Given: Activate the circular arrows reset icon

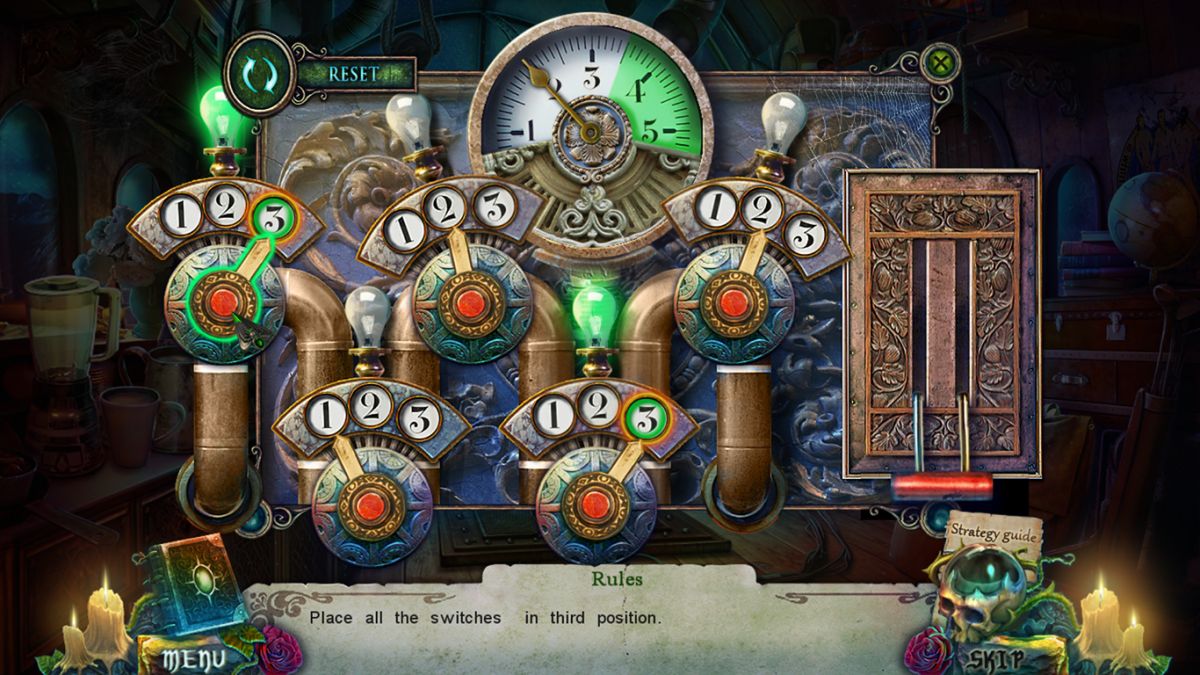Looking at the screenshot, I should pyautogui.click(x=259, y=74).
